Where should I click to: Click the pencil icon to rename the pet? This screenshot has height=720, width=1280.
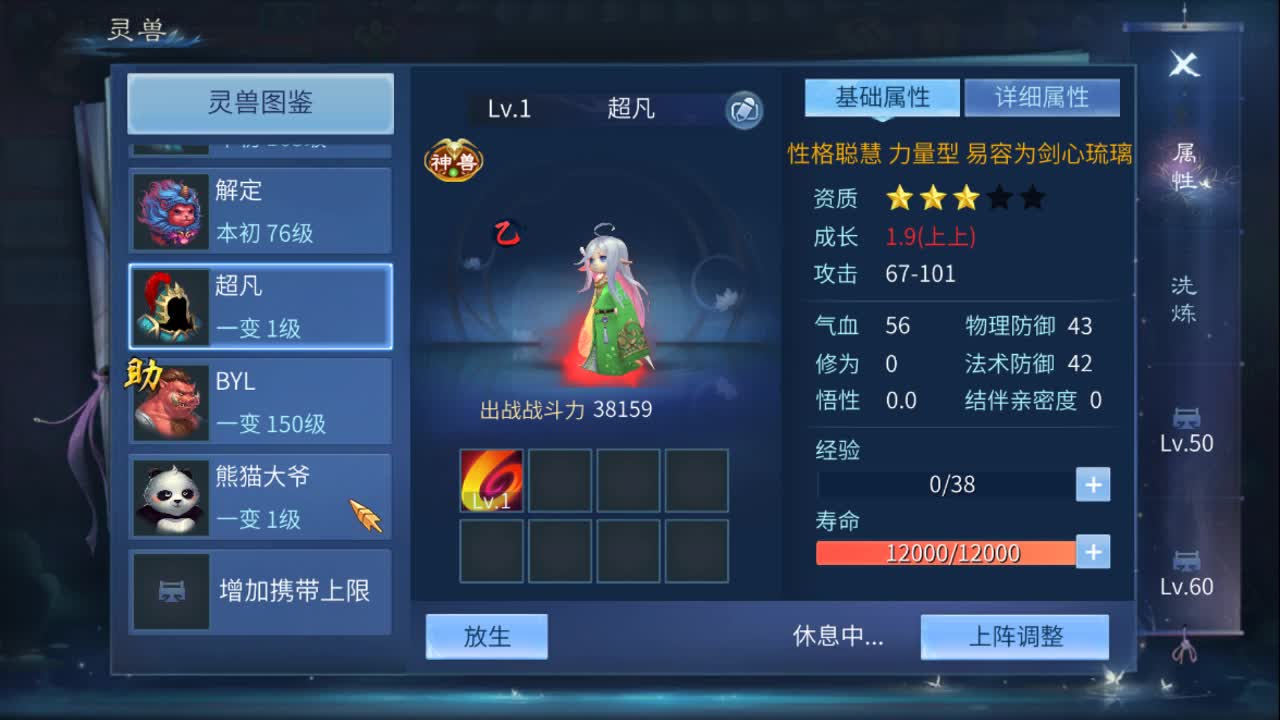coord(741,111)
